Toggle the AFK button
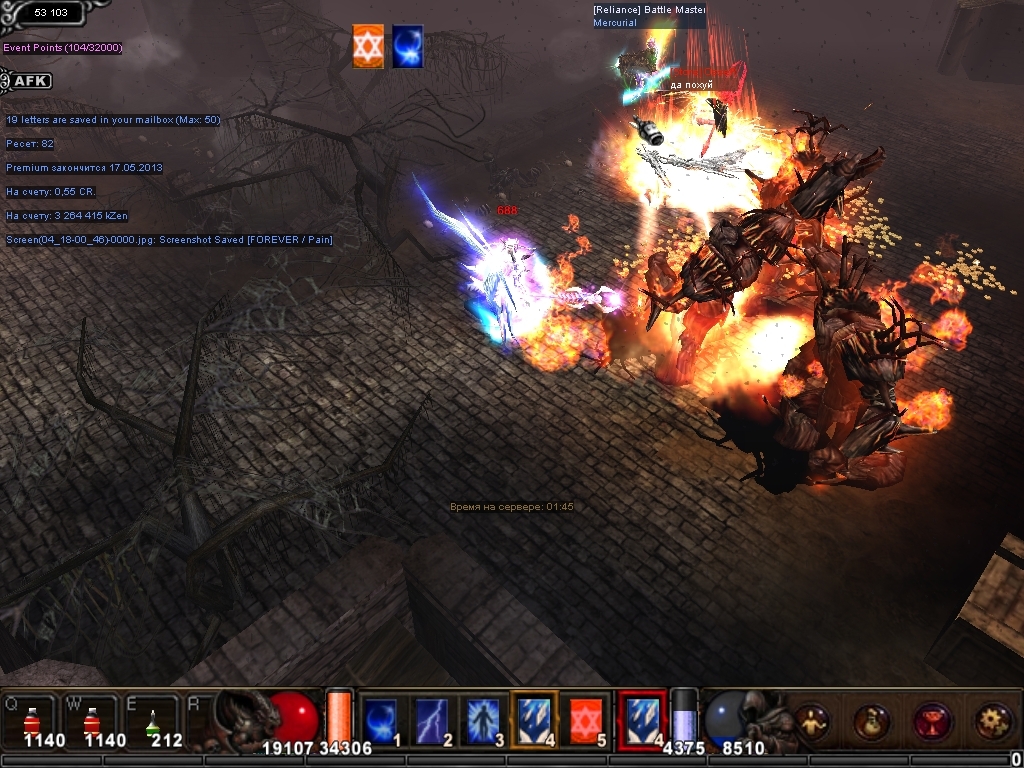This screenshot has width=1024, height=768. pos(28,81)
